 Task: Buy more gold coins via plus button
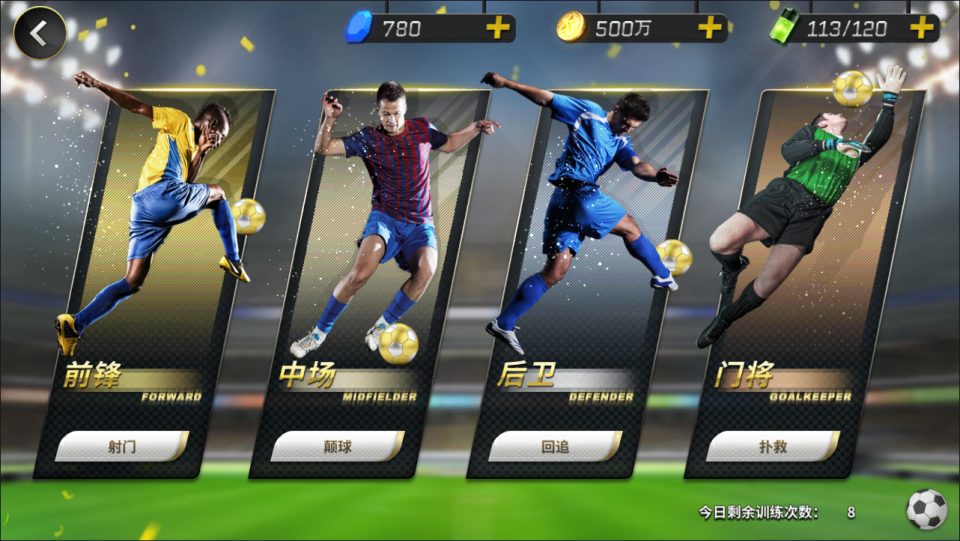[x=709, y=28]
